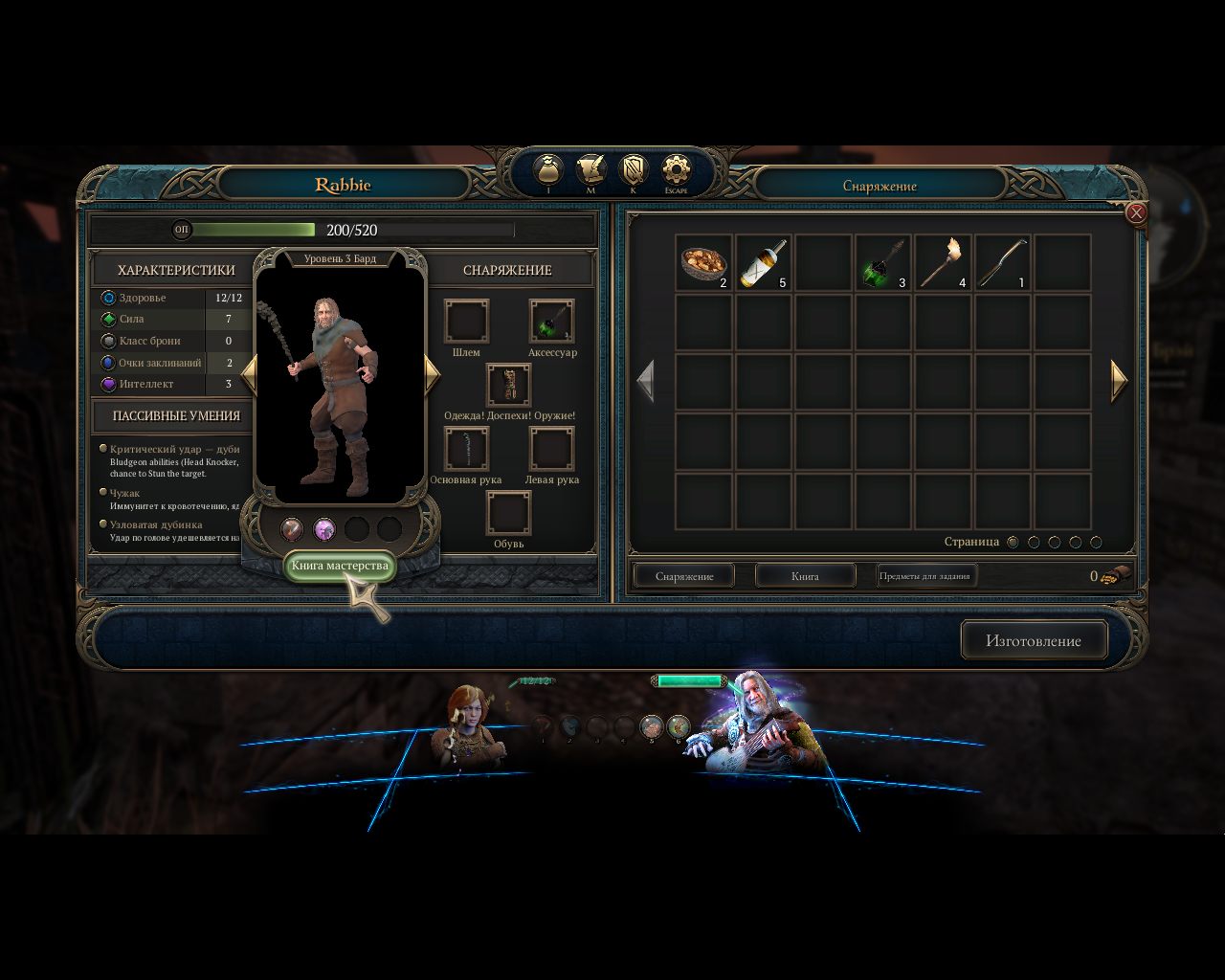Screen dimensions: 1225x980
Task: Switch to the Книга tab
Action: point(805,575)
